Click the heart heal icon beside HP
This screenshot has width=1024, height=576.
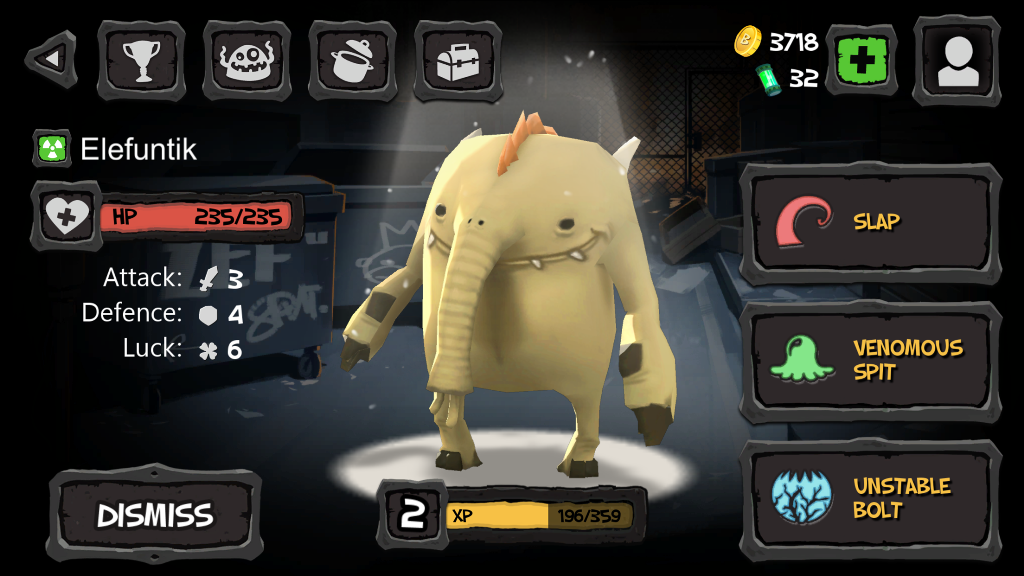66,215
